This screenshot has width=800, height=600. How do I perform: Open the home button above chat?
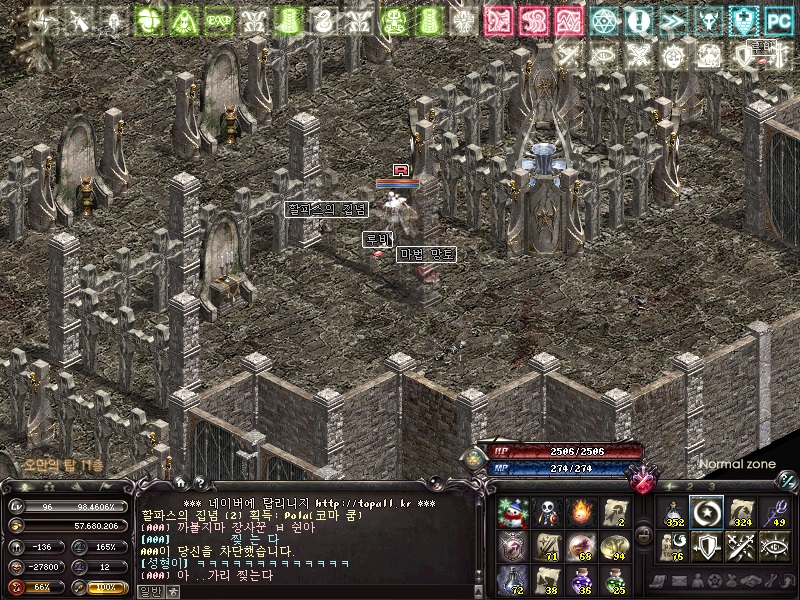point(181,486)
